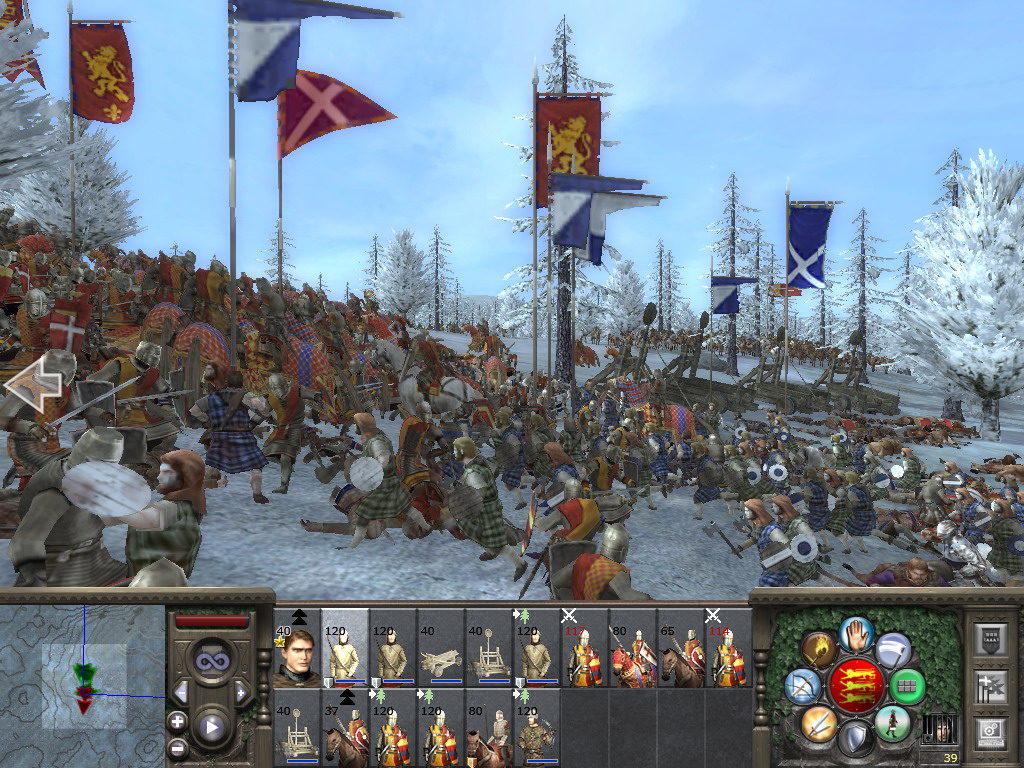Select the cavalry card with 37 soldiers
This screenshot has width=1024, height=768.
point(345,734)
